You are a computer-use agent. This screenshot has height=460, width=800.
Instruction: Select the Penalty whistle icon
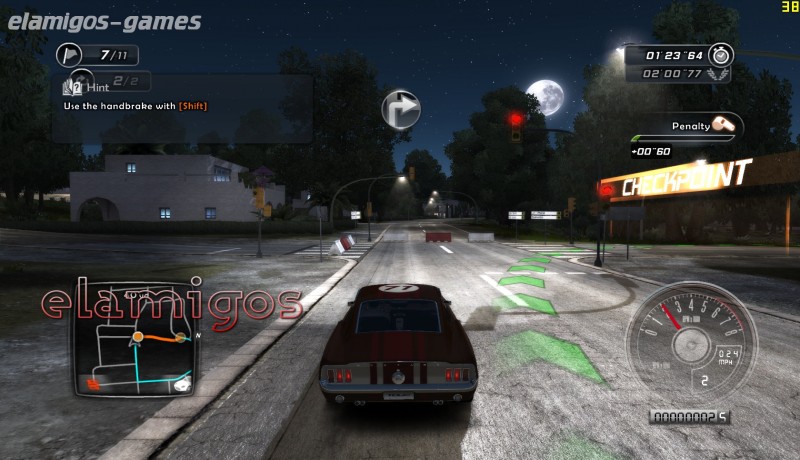click(x=725, y=126)
